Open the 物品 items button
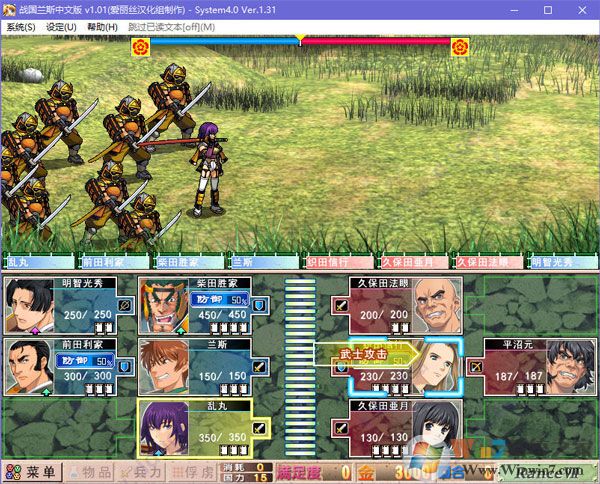The height and width of the screenshot is (484, 600). 90,472
